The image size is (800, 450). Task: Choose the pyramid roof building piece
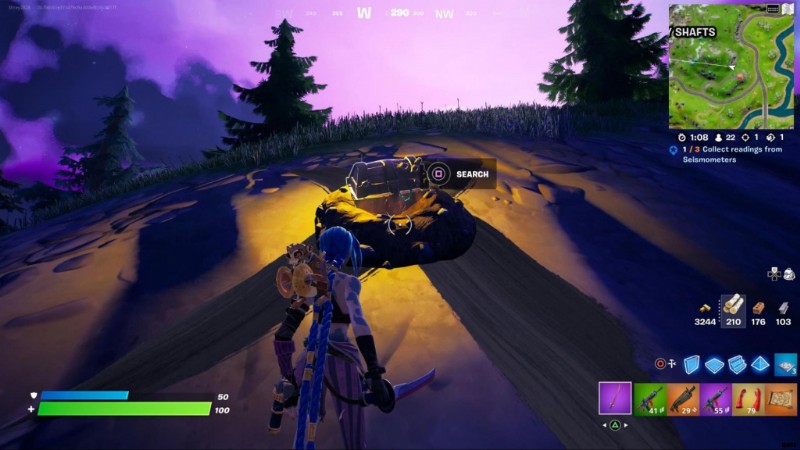click(x=760, y=364)
